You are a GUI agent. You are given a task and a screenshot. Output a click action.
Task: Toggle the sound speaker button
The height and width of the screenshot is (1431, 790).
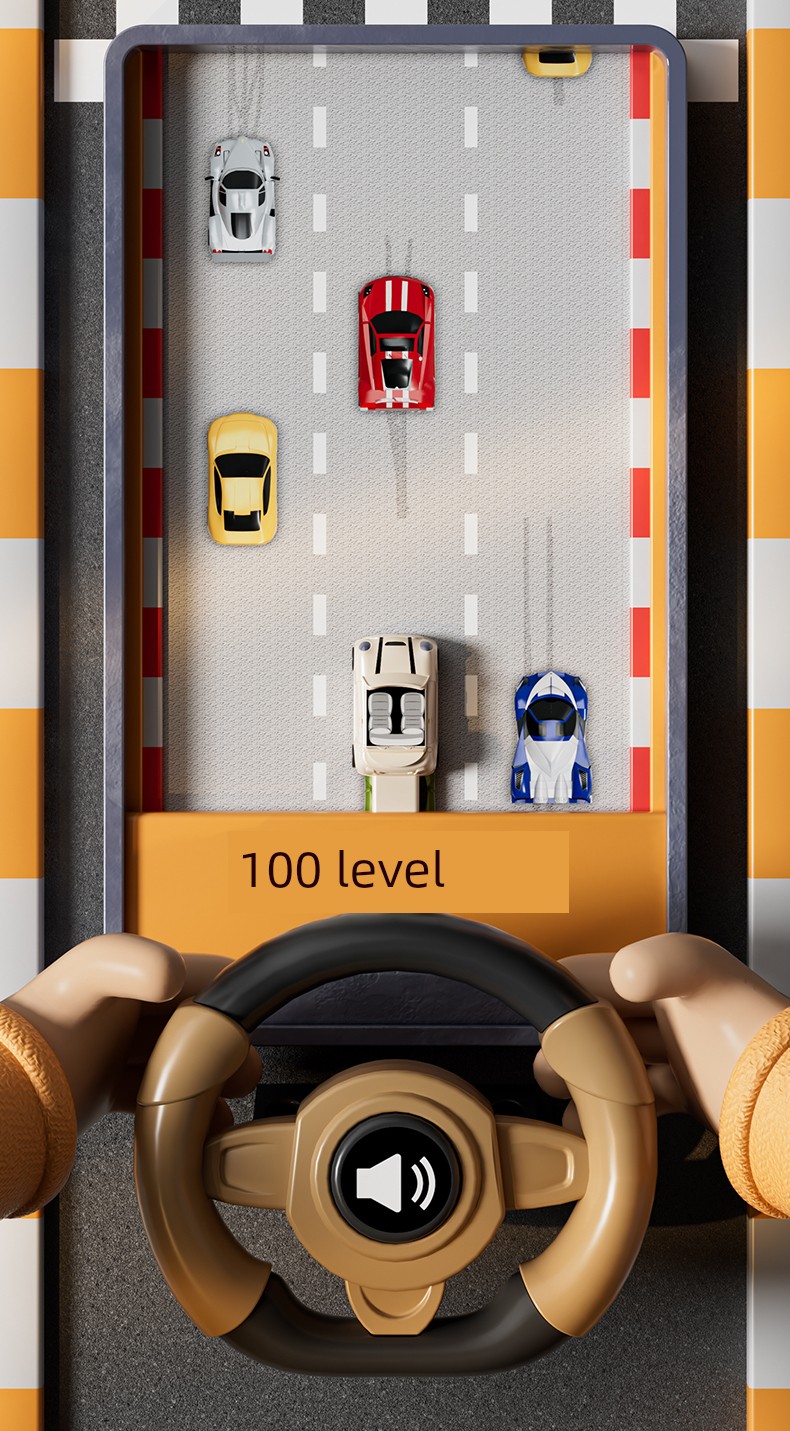[x=396, y=1179]
